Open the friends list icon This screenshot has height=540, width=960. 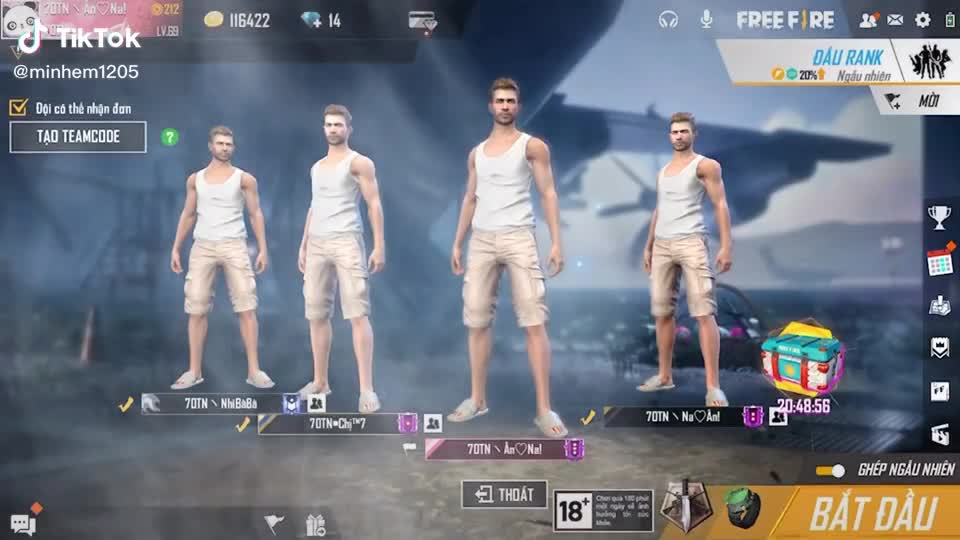867,19
